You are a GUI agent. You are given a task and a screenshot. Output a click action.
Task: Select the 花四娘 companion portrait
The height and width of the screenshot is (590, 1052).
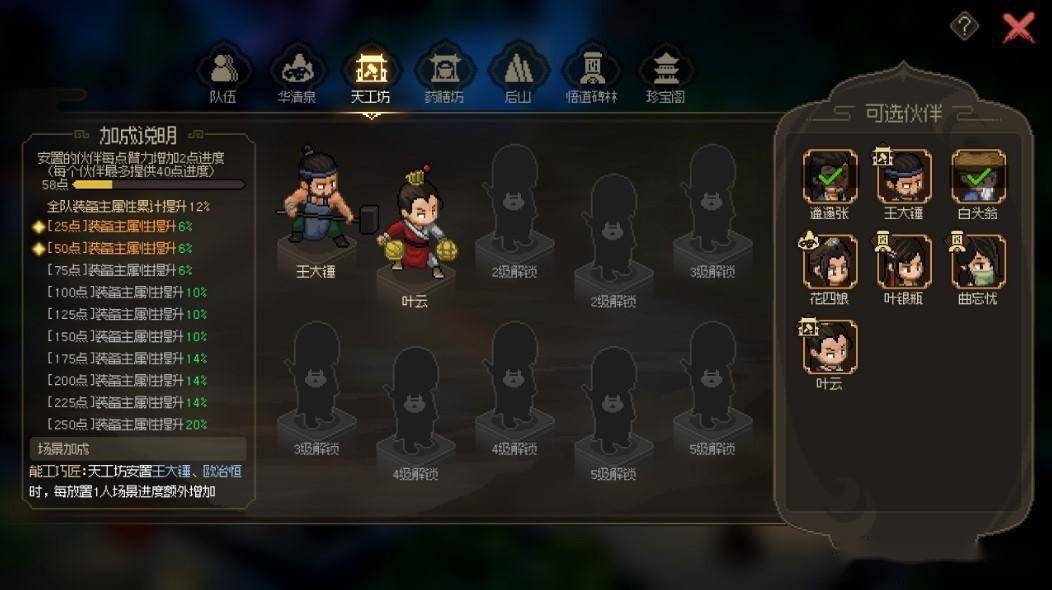point(830,262)
